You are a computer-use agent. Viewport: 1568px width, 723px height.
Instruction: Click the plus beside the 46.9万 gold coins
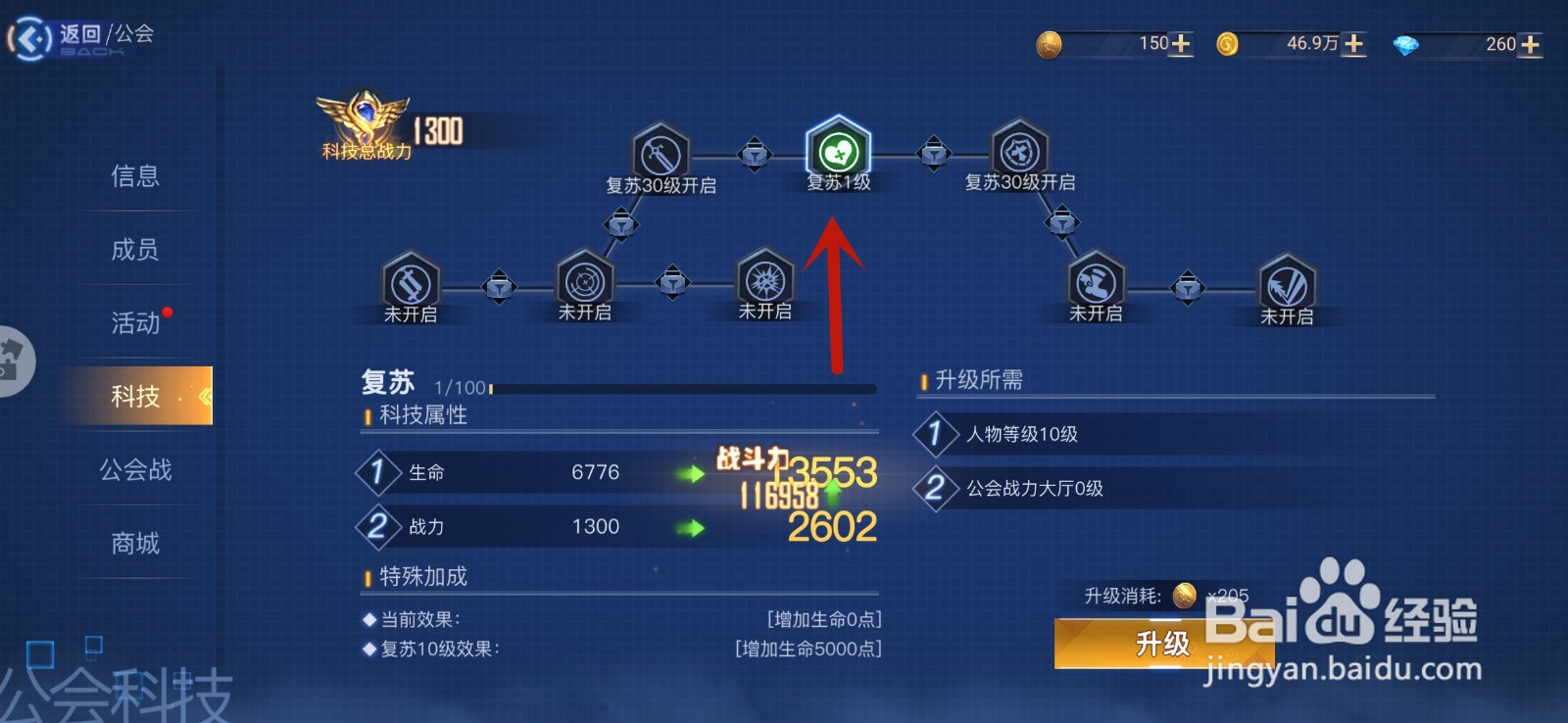(1353, 44)
